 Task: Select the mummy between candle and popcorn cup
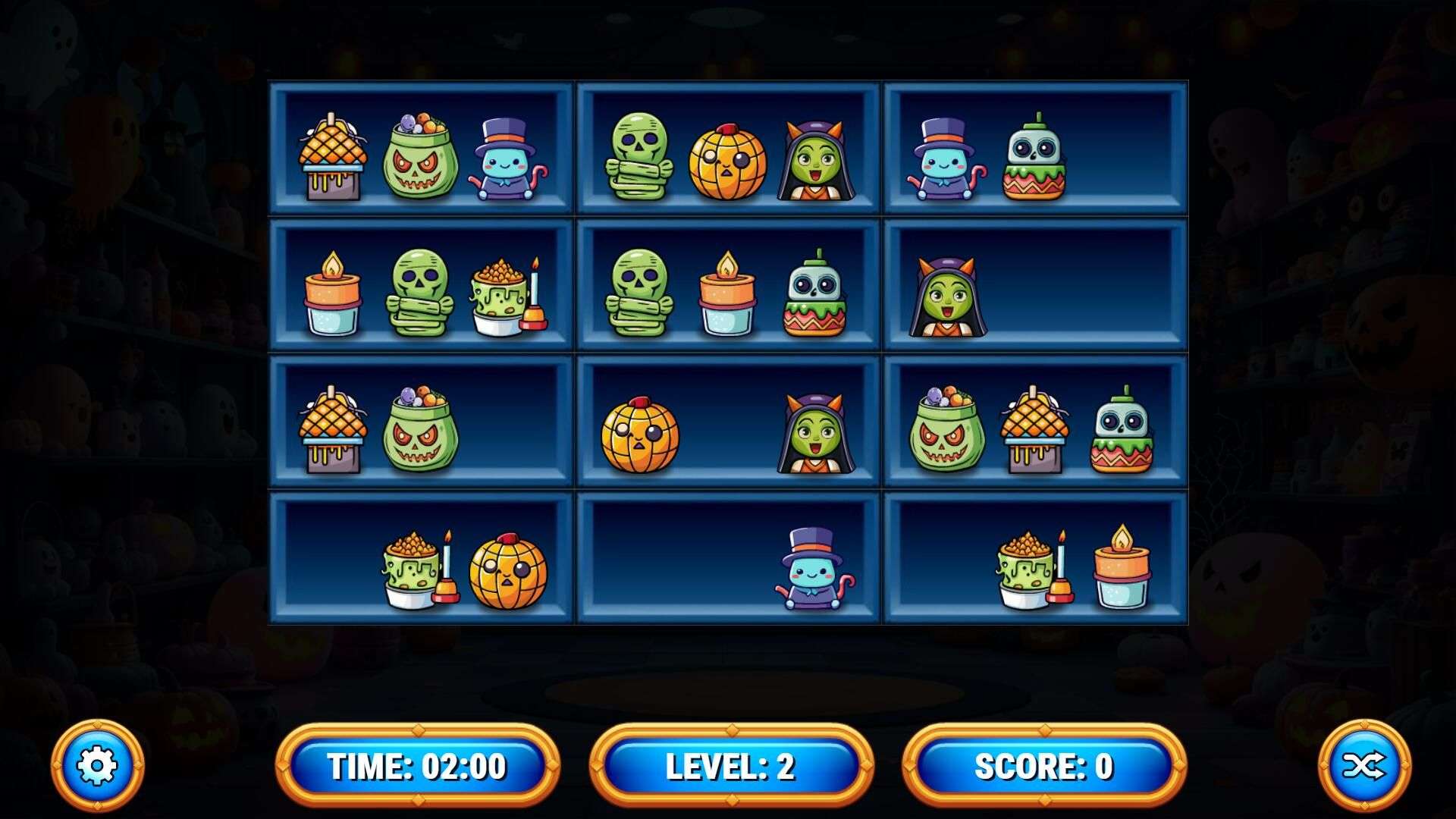pyautogui.click(x=422, y=293)
